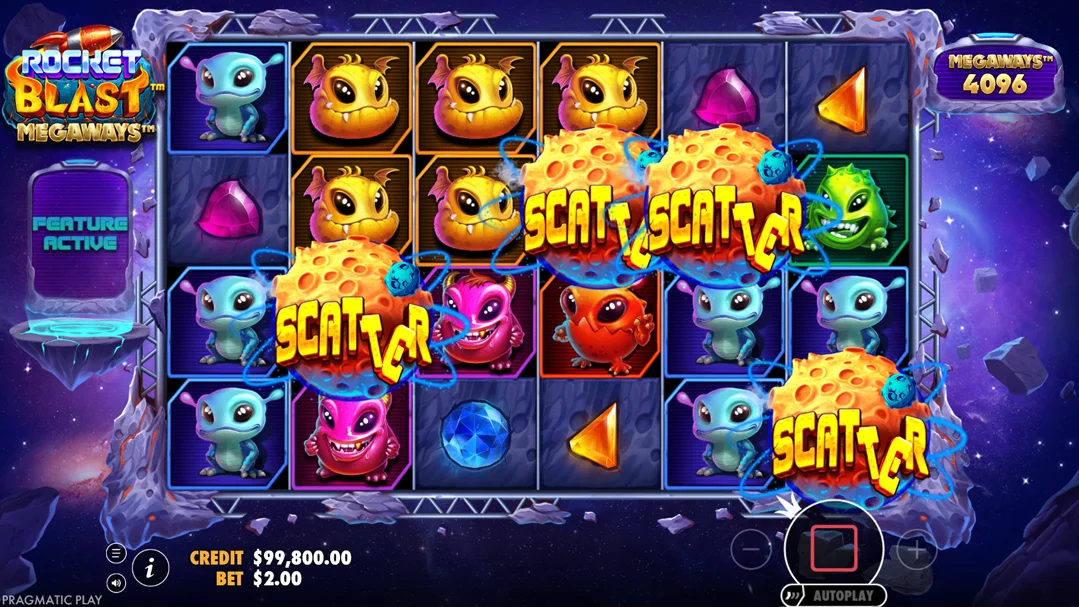1079x607 pixels.
Task: Click the Feature Active panel
Action: pos(81,233)
